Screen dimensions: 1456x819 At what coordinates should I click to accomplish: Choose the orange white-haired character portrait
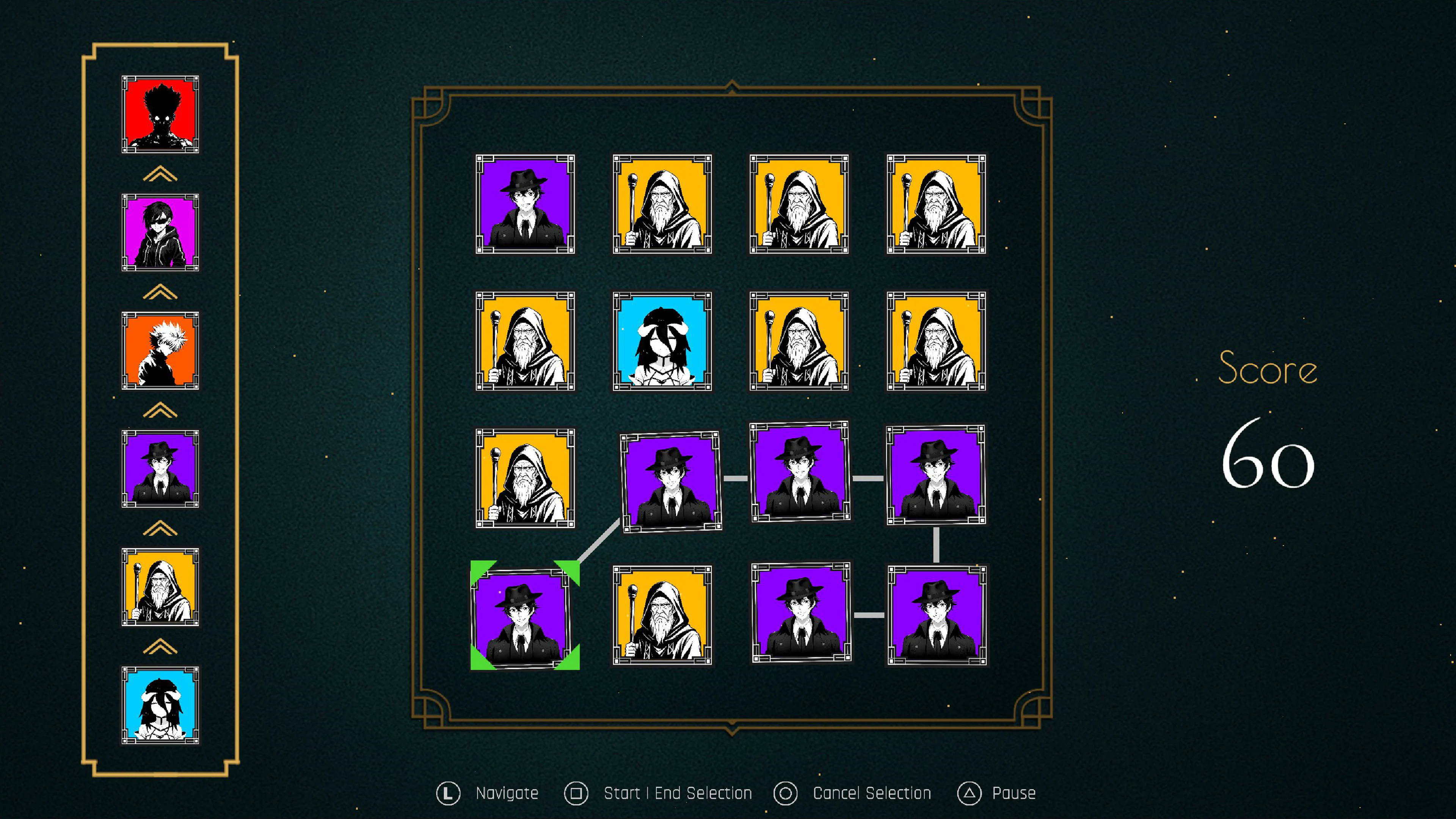tap(160, 350)
